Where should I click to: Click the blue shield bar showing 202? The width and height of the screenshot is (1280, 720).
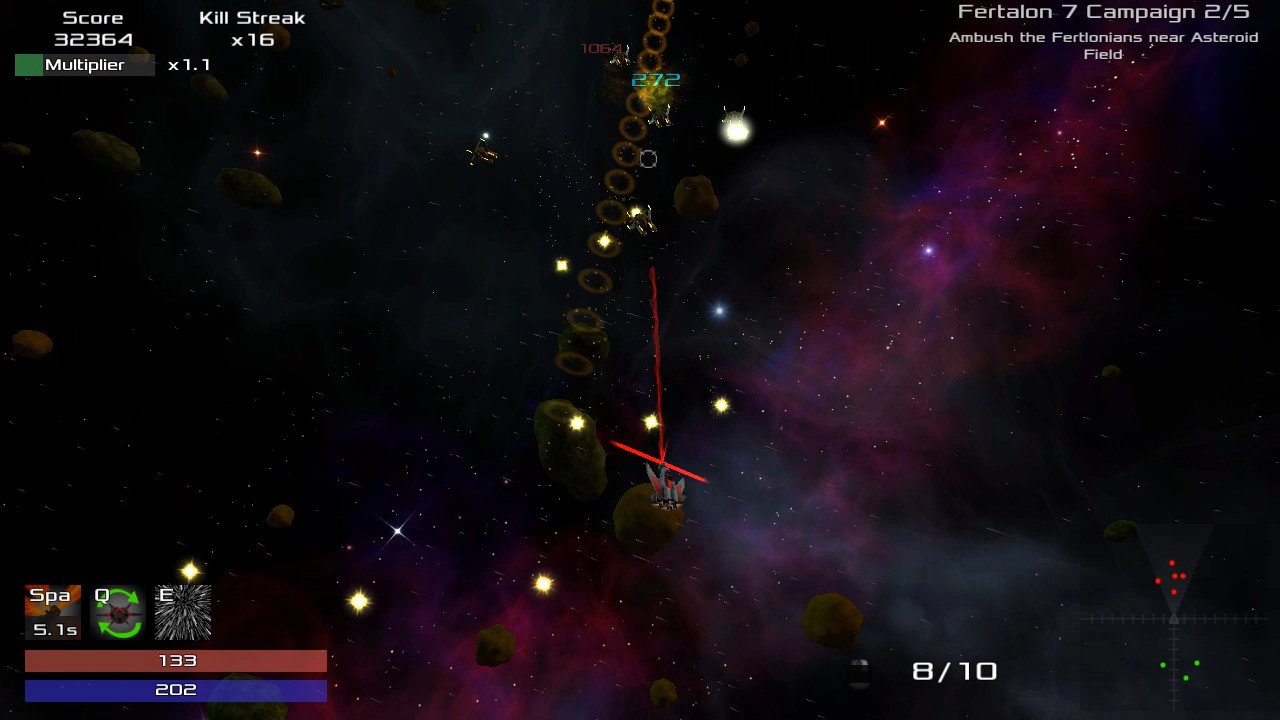176,689
